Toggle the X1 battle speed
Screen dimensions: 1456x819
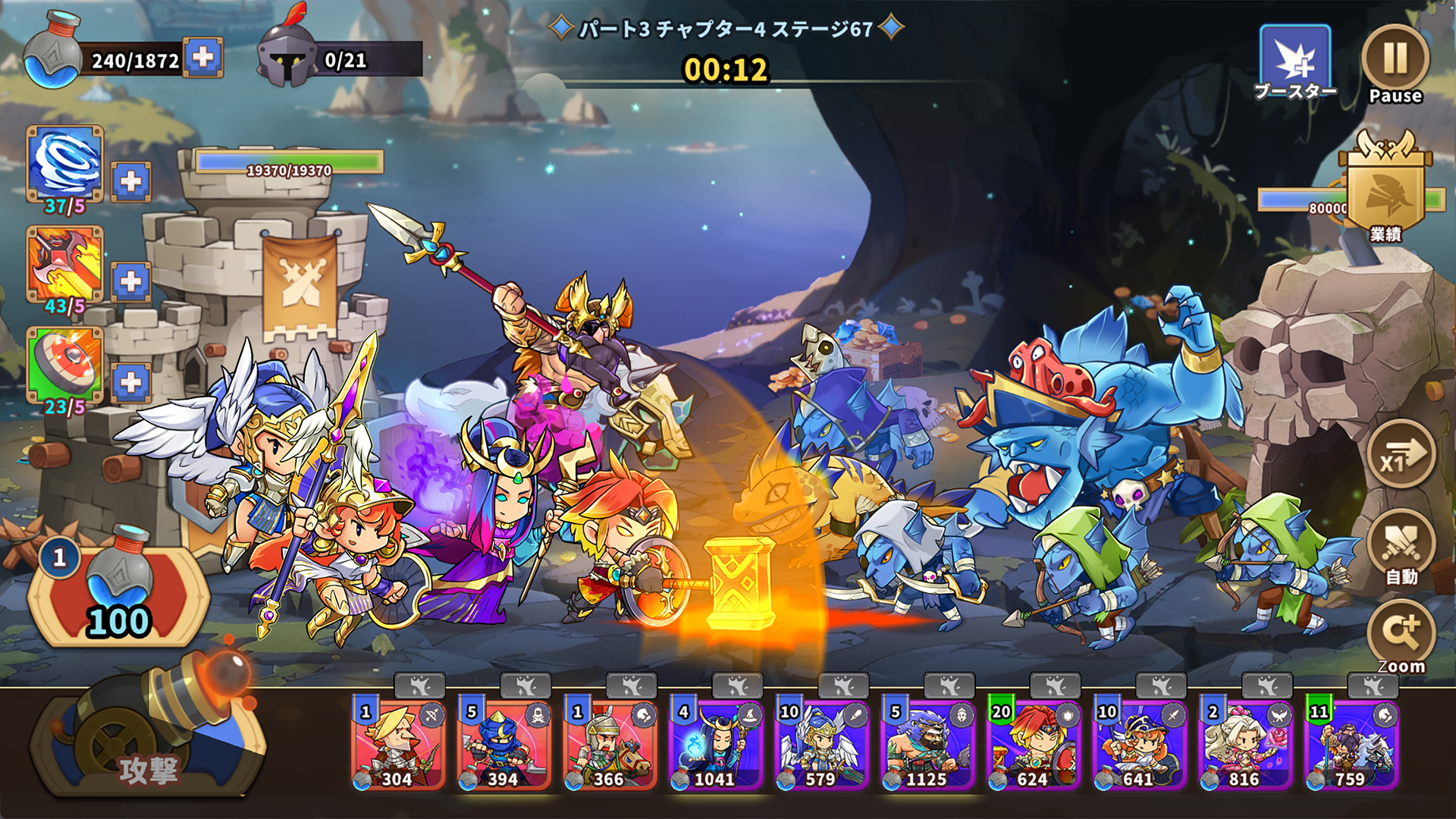[x=1401, y=455]
